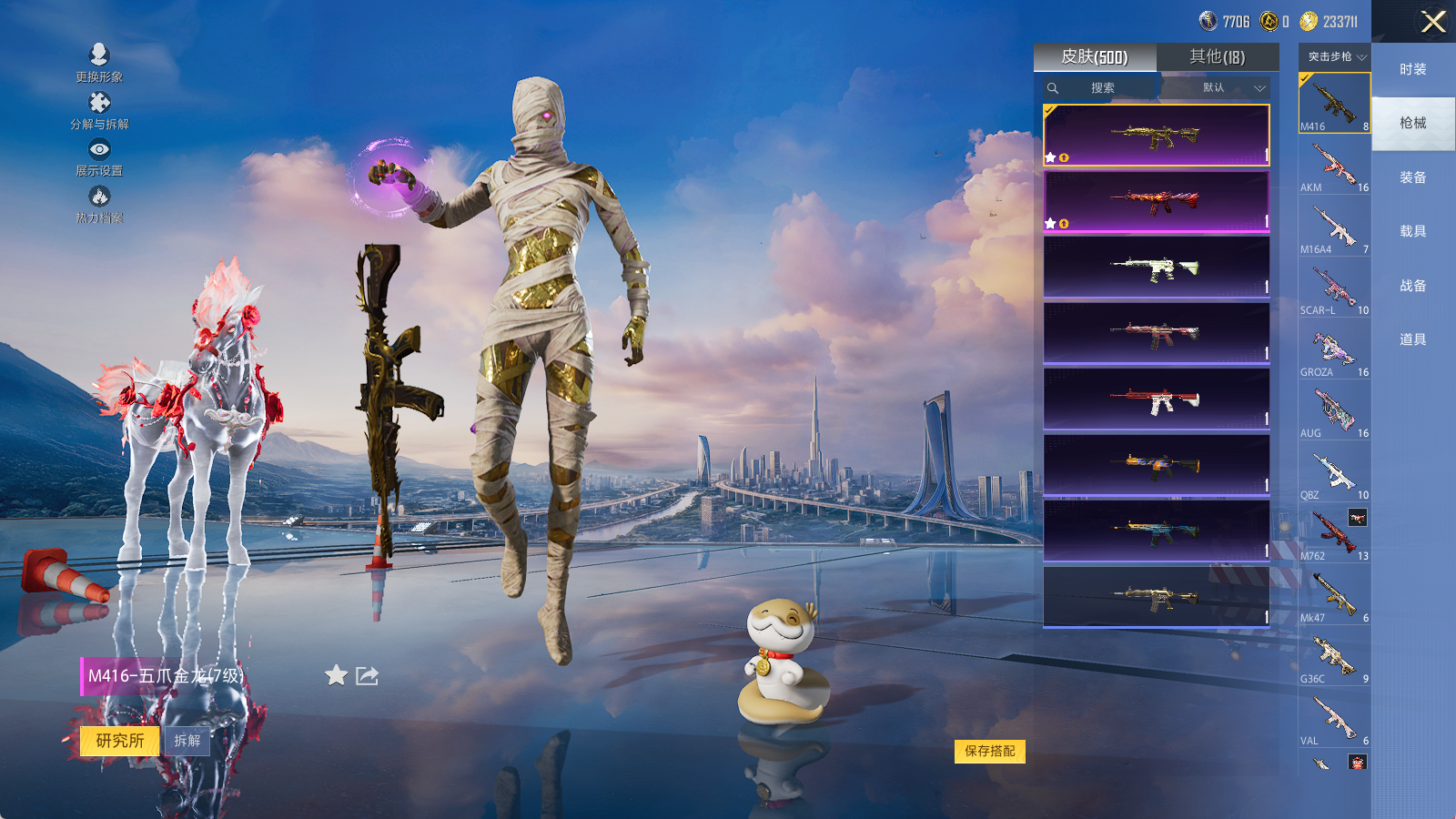Image resolution: width=1456 pixels, height=819 pixels.
Task: Select the SCAR-L weapon entry
Action: click(x=1334, y=289)
